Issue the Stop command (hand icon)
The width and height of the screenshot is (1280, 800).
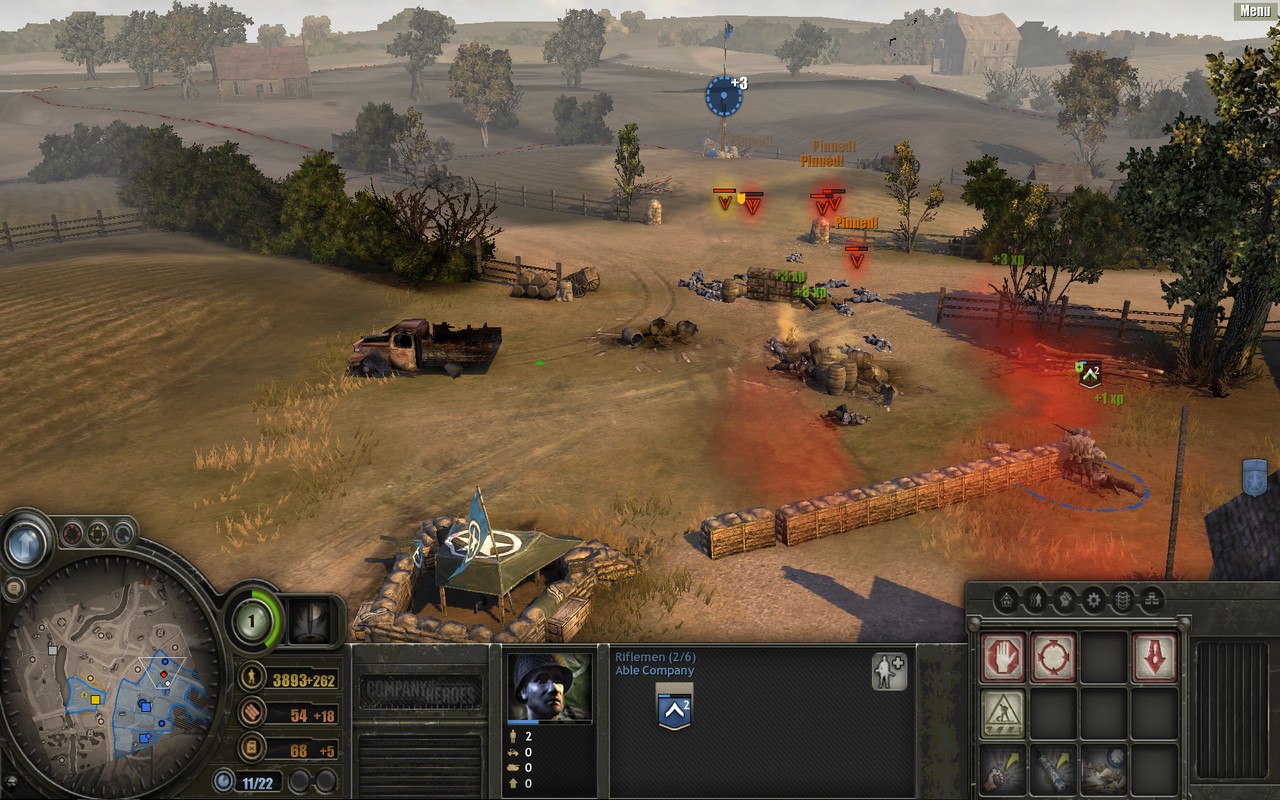(x=1002, y=658)
